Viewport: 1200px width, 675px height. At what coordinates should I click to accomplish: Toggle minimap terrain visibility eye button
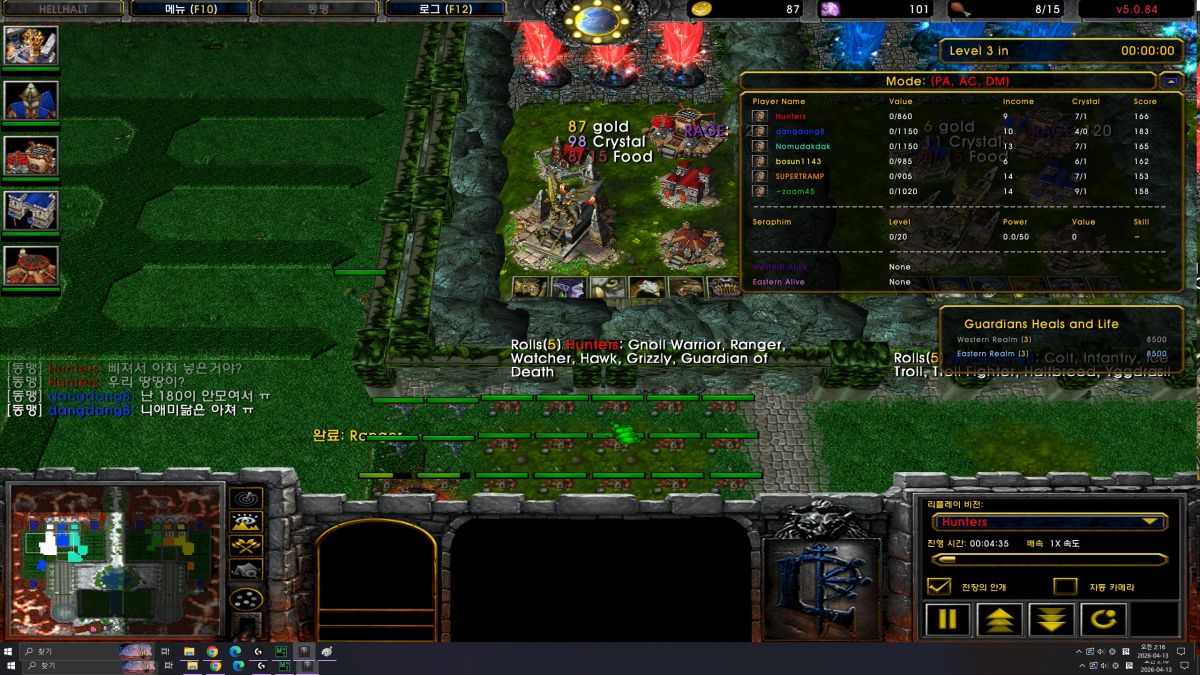click(x=246, y=522)
